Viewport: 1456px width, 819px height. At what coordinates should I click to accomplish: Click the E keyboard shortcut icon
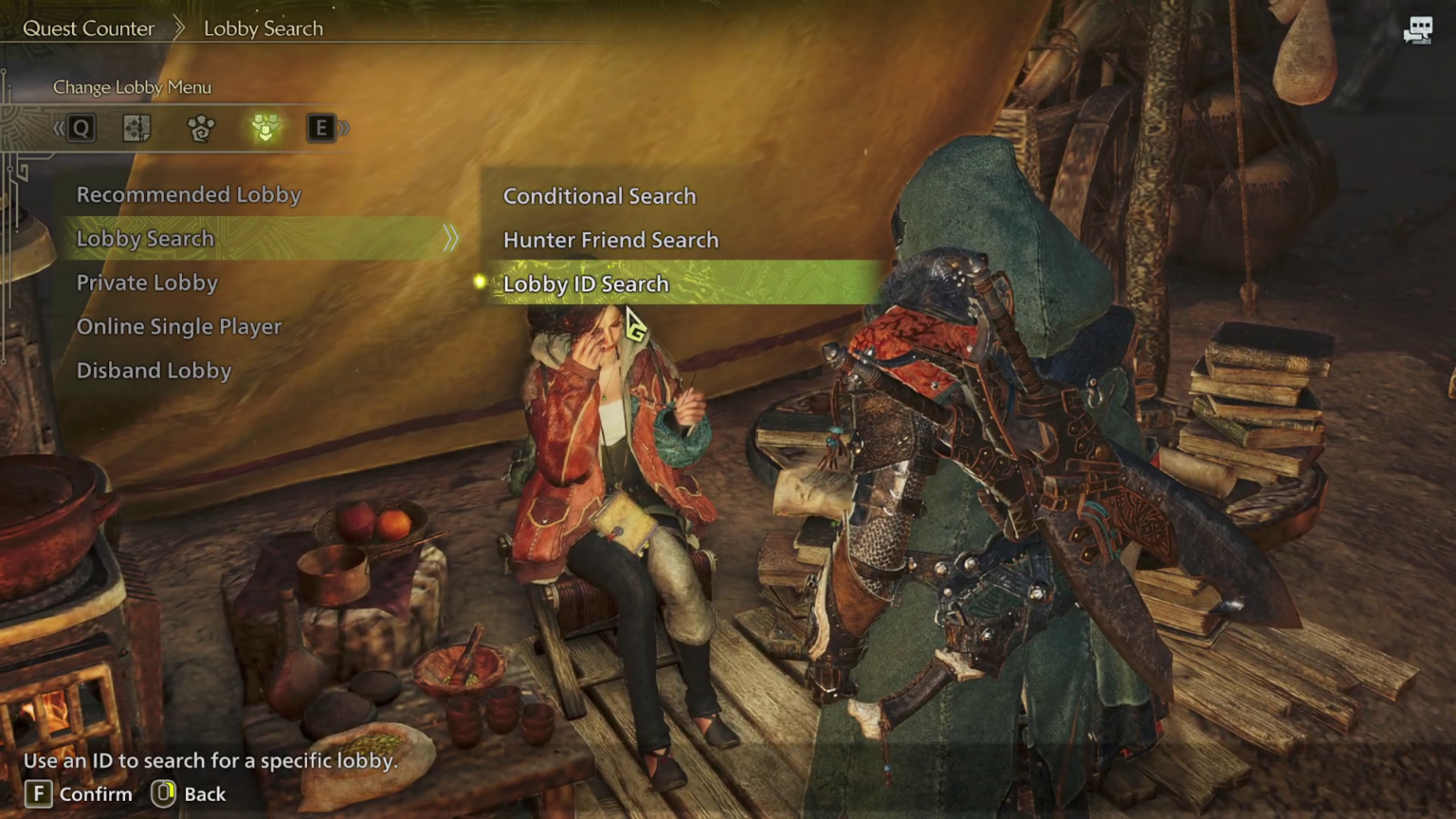(321, 128)
